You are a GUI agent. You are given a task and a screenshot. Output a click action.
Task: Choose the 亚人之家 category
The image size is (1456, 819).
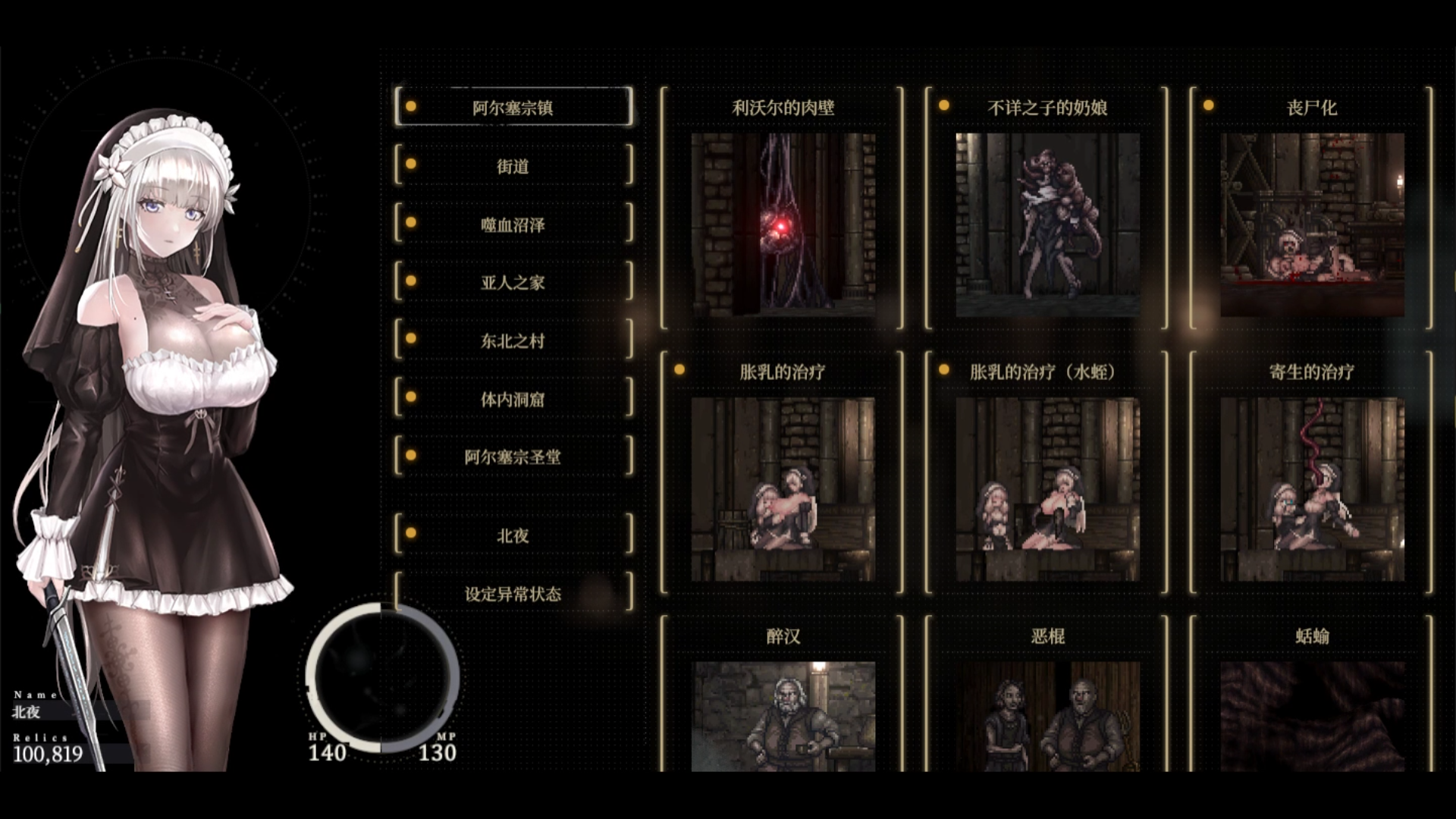click(513, 282)
